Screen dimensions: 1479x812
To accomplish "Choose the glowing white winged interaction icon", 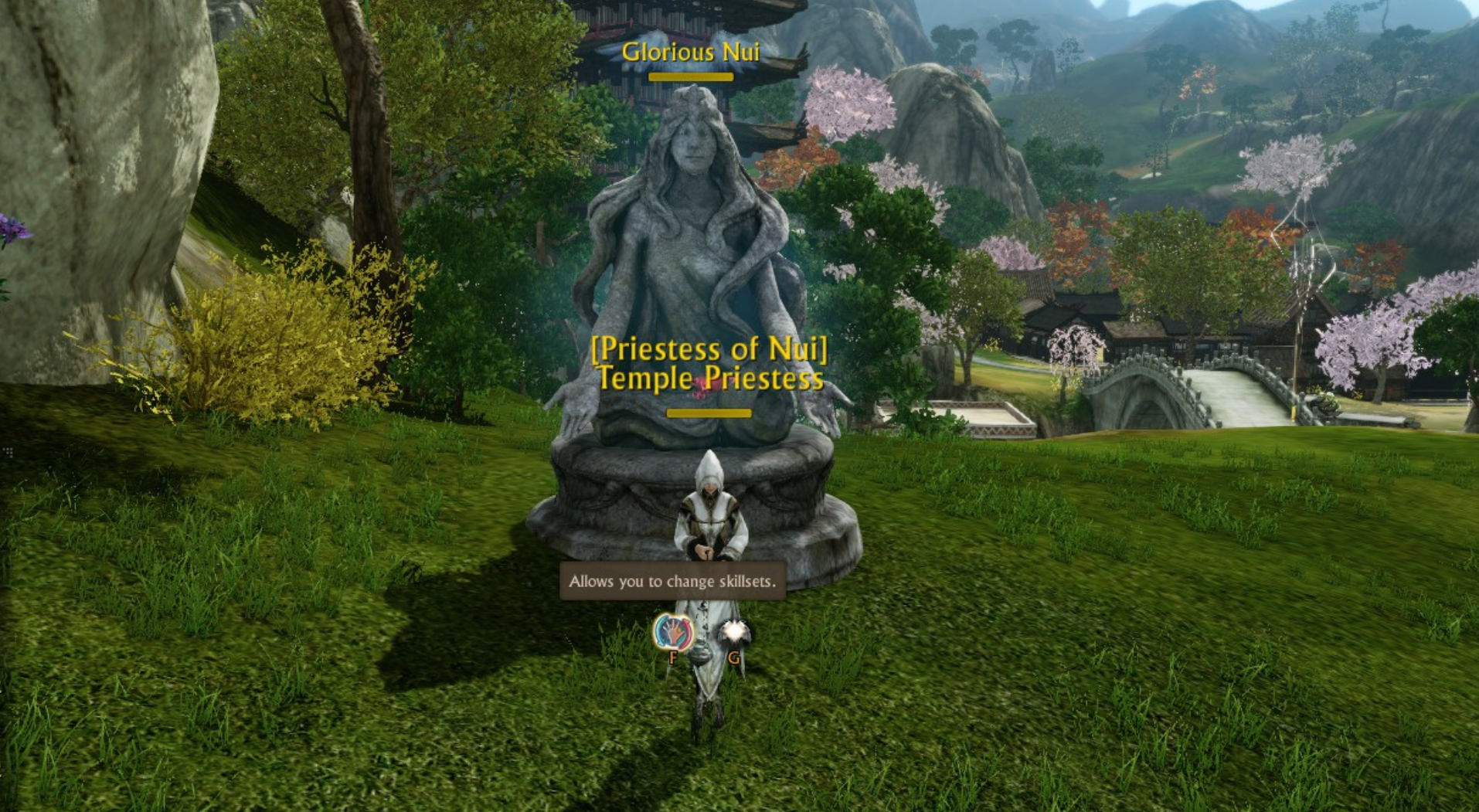I will click(733, 634).
